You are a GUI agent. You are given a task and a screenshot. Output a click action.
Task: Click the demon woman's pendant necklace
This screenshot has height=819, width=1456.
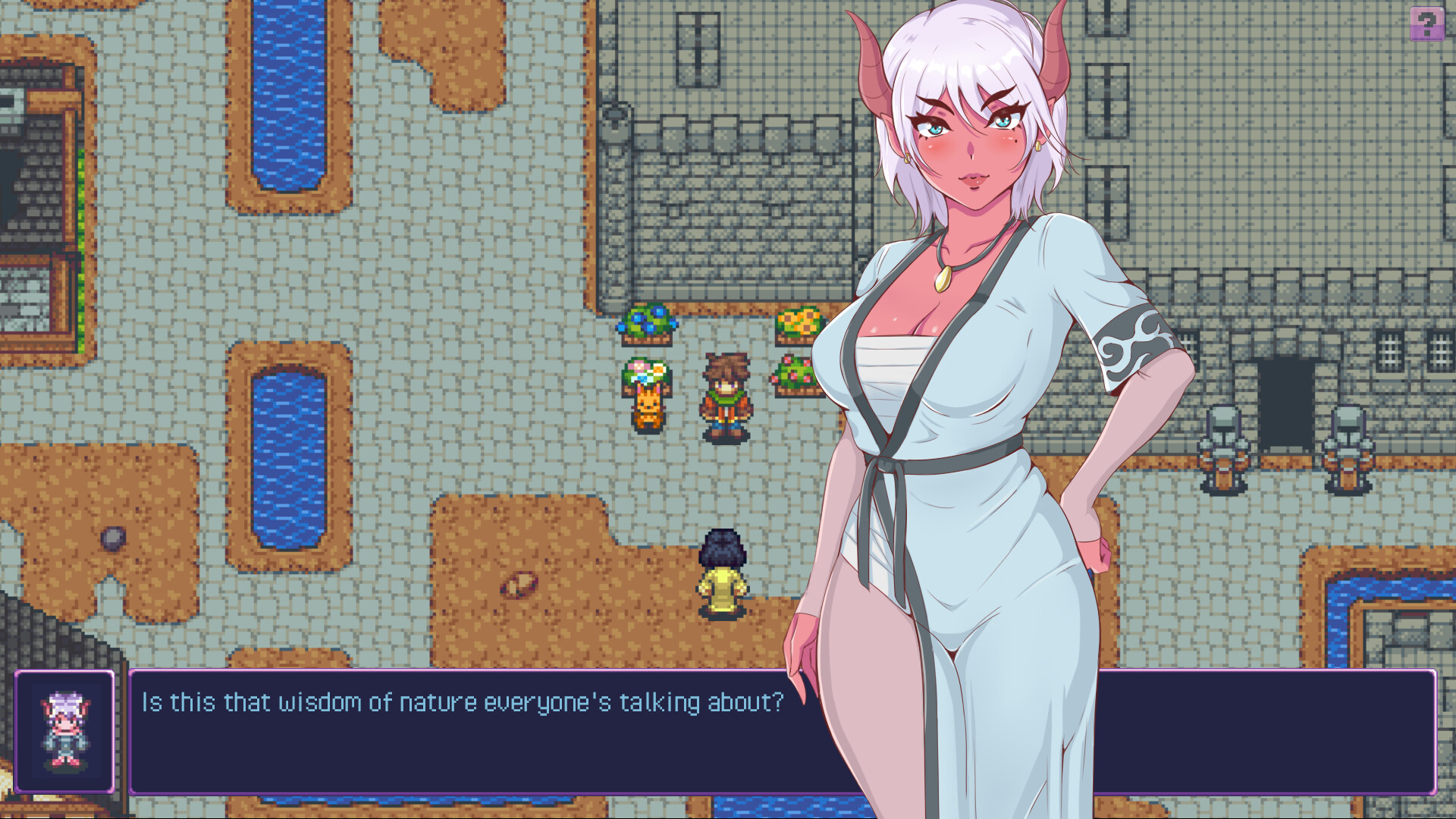(x=940, y=281)
